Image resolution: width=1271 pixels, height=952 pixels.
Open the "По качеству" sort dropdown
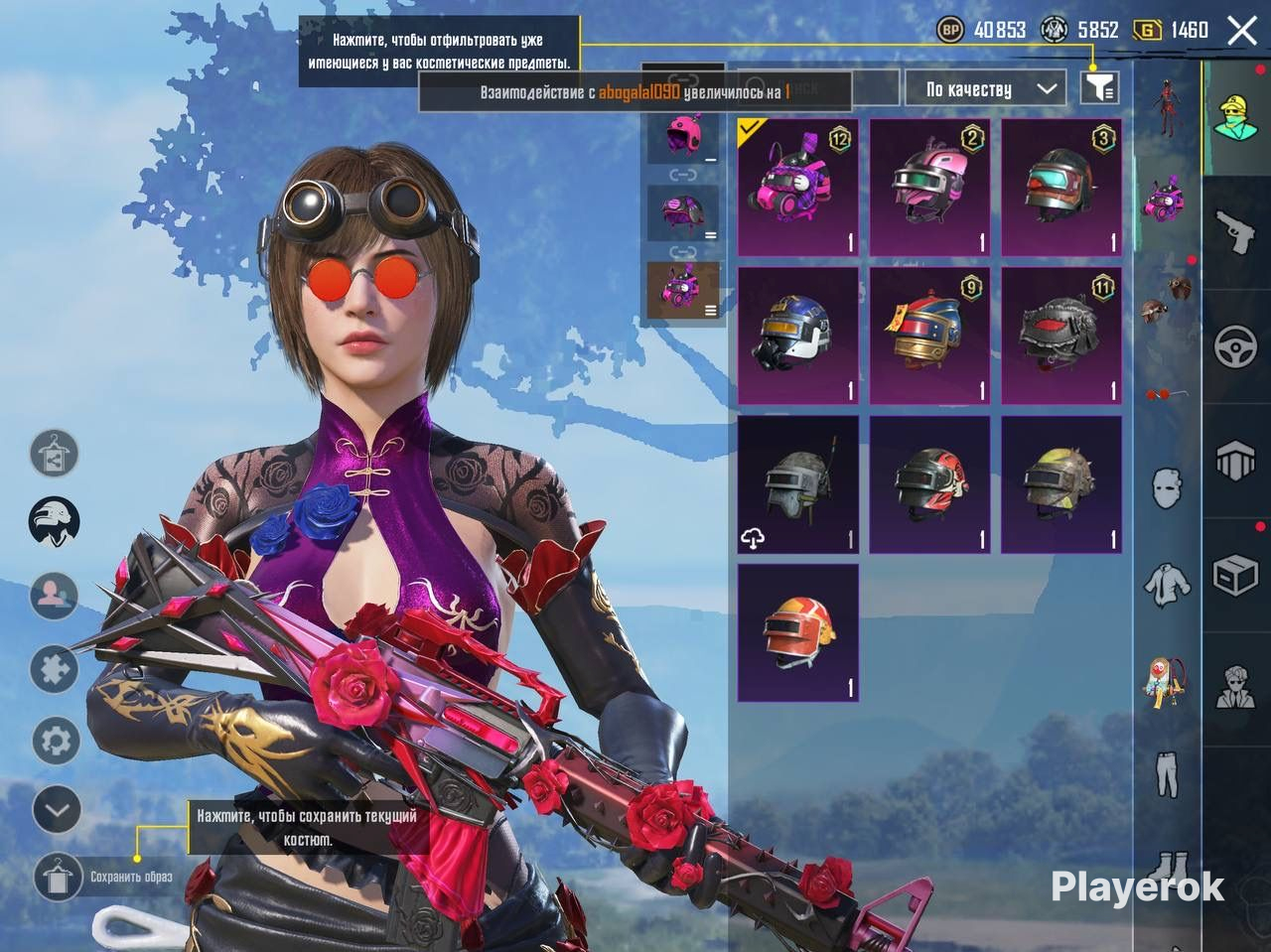[x=983, y=89]
